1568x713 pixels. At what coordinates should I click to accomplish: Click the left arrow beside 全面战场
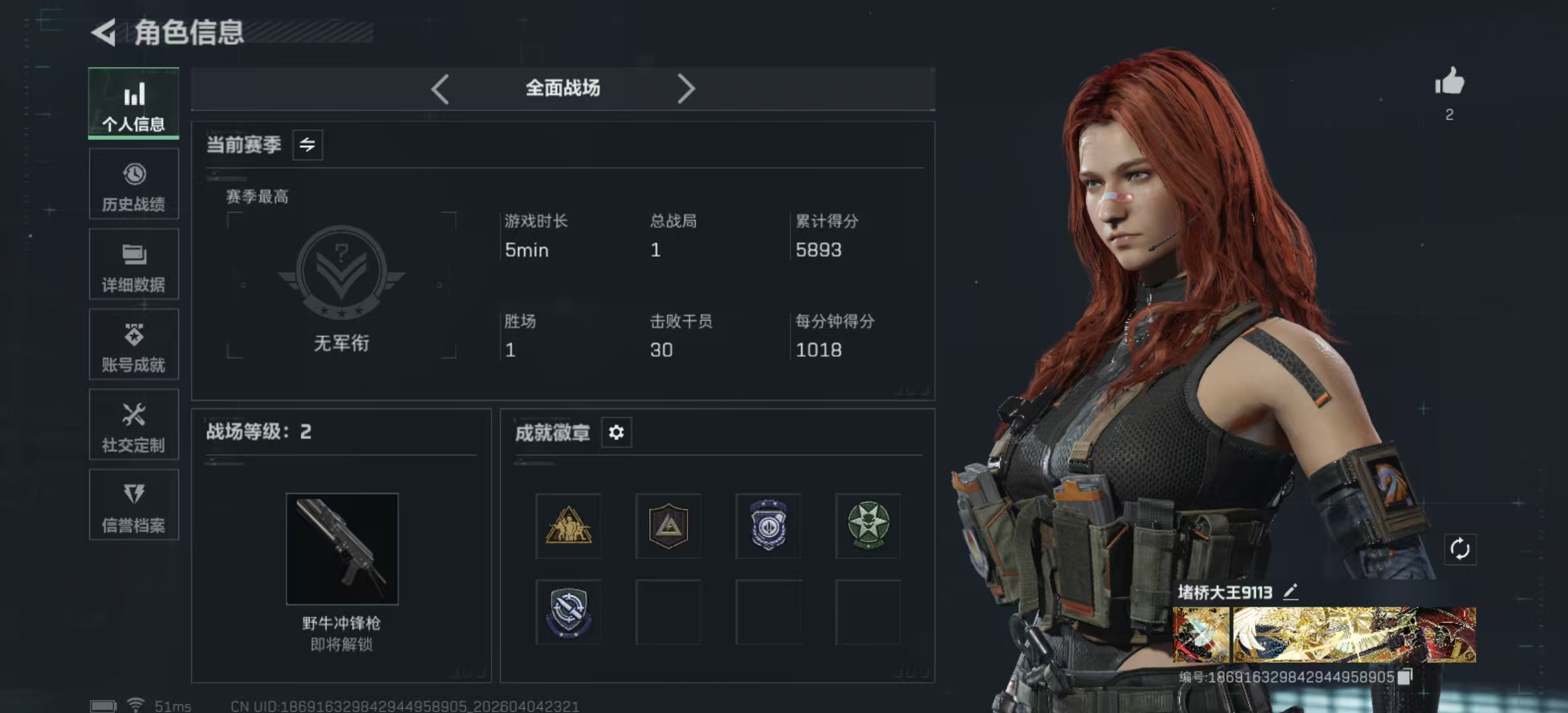pyautogui.click(x=440, y=88)
